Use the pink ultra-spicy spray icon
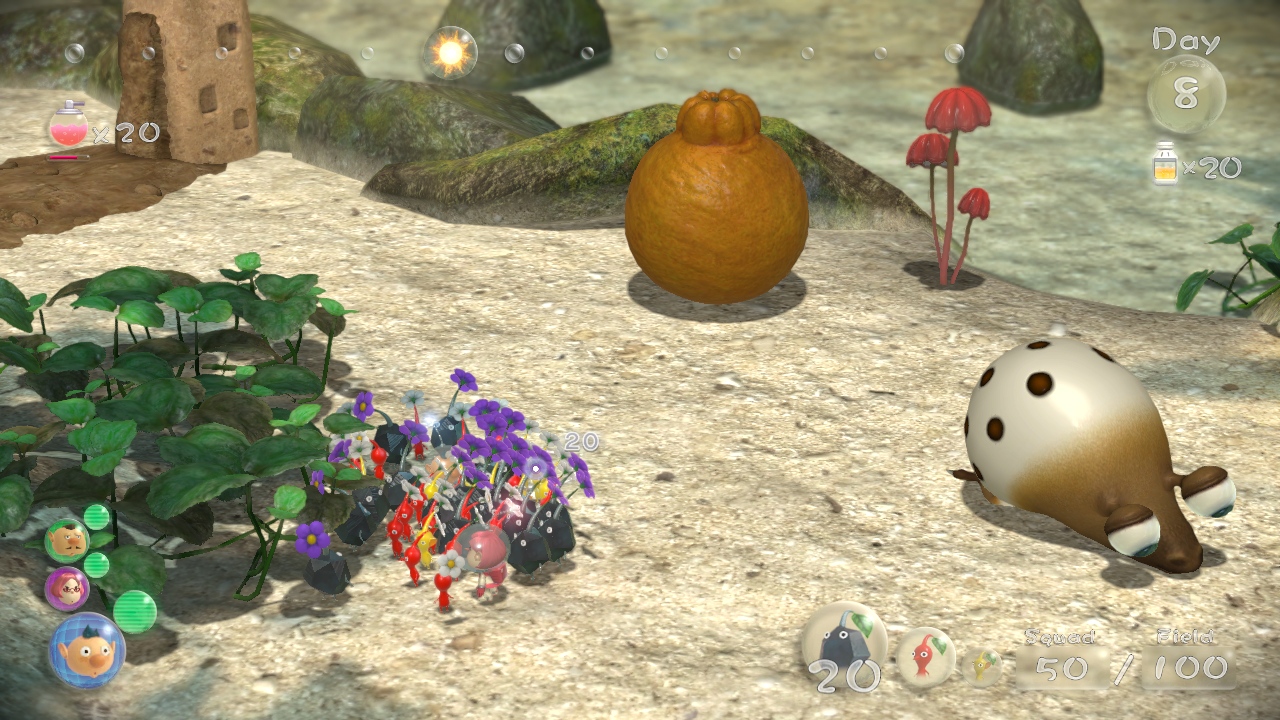Viewport: 1280px width, 720px height. coord(68,126)
